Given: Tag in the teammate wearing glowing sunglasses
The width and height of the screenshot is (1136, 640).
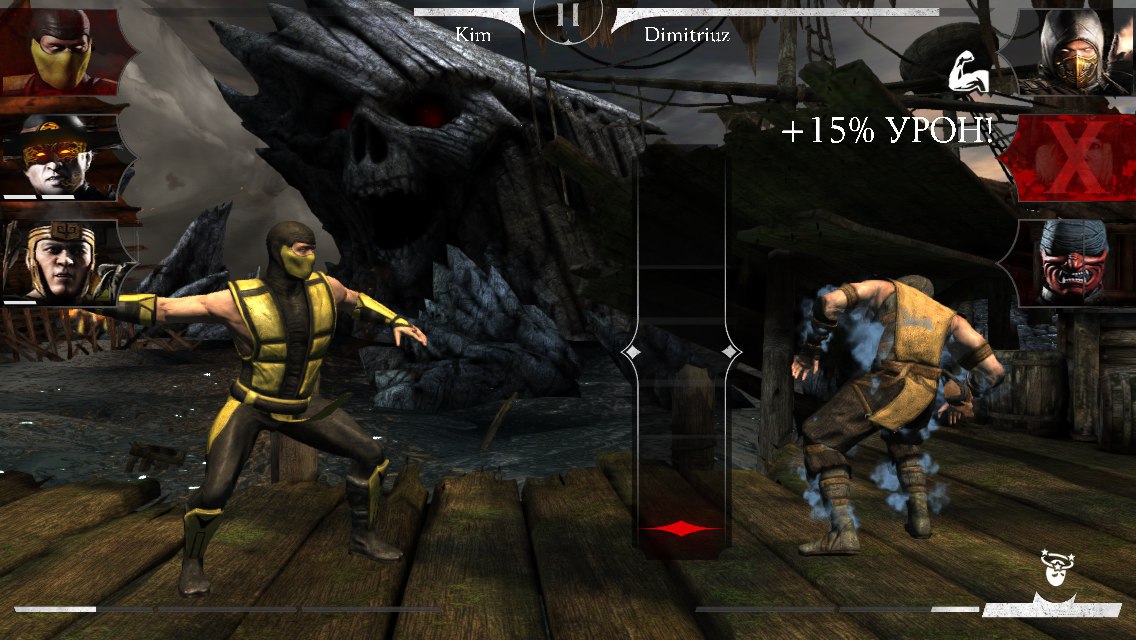Looking at the screenshot, I should click(x=60, y=157).
